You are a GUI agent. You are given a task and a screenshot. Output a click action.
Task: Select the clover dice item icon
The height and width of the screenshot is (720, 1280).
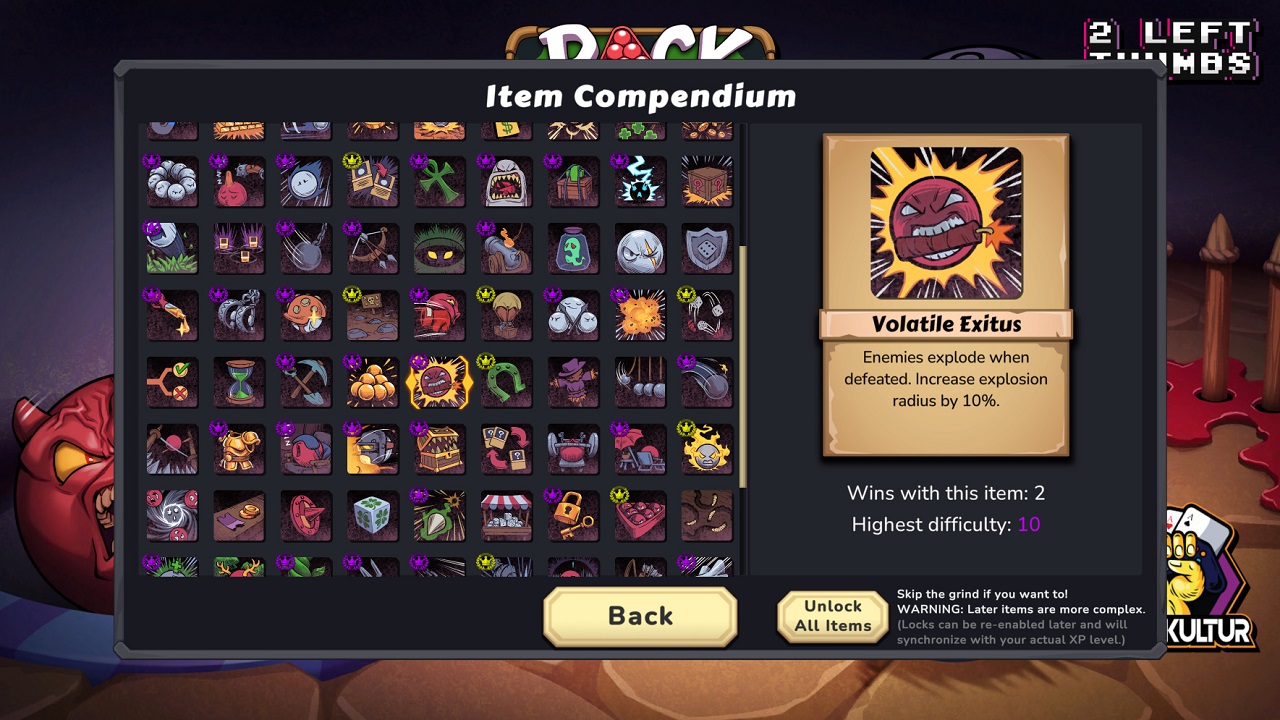click(x=372, y=514)
